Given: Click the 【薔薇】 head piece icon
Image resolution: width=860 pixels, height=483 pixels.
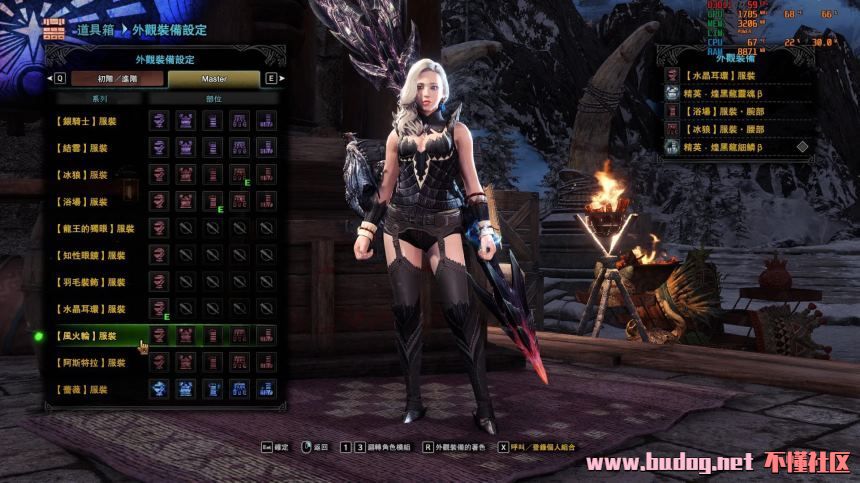Looking at the screenshot, I should 158,390.
